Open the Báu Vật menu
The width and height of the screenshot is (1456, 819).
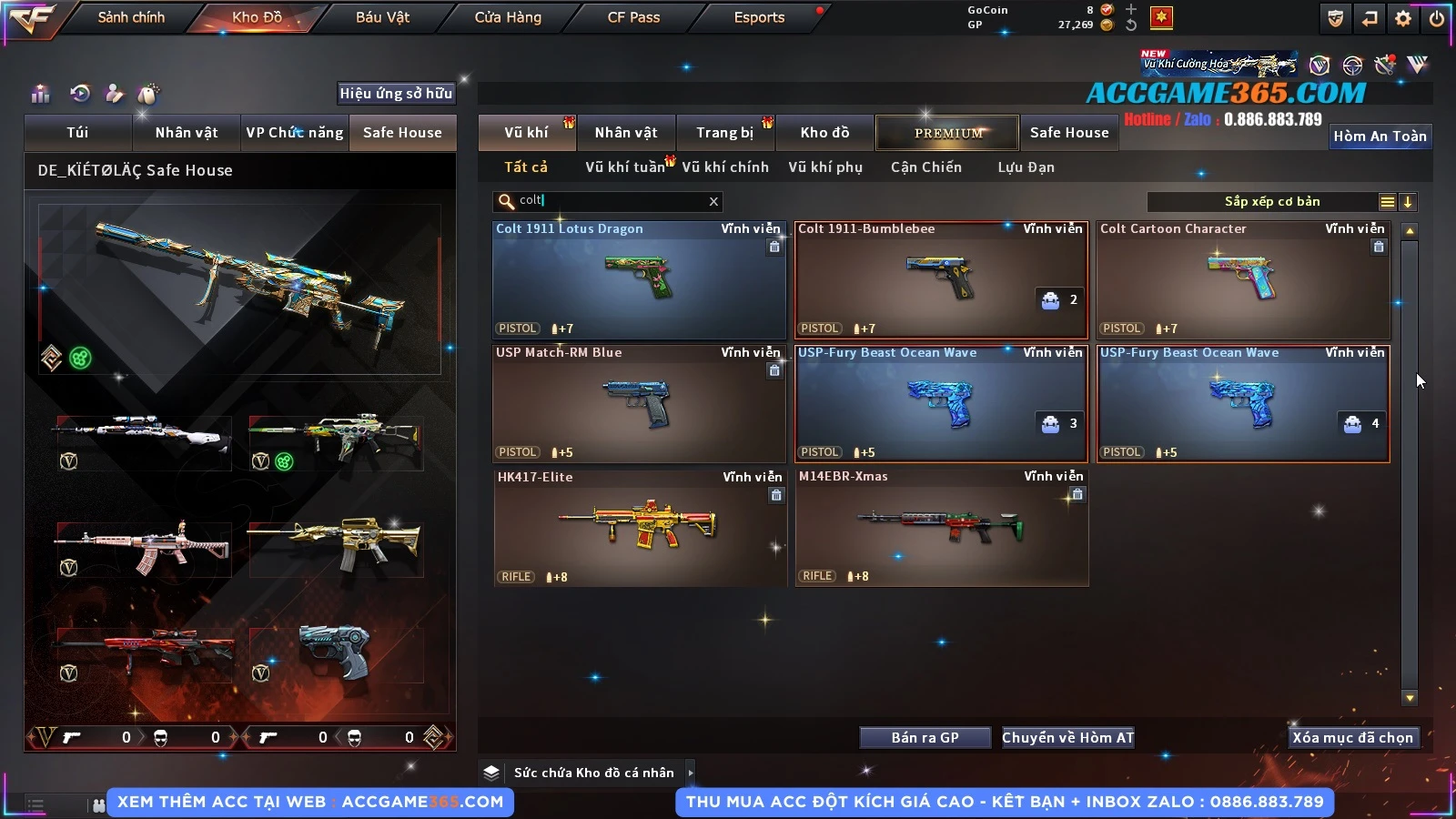point(382,17)
